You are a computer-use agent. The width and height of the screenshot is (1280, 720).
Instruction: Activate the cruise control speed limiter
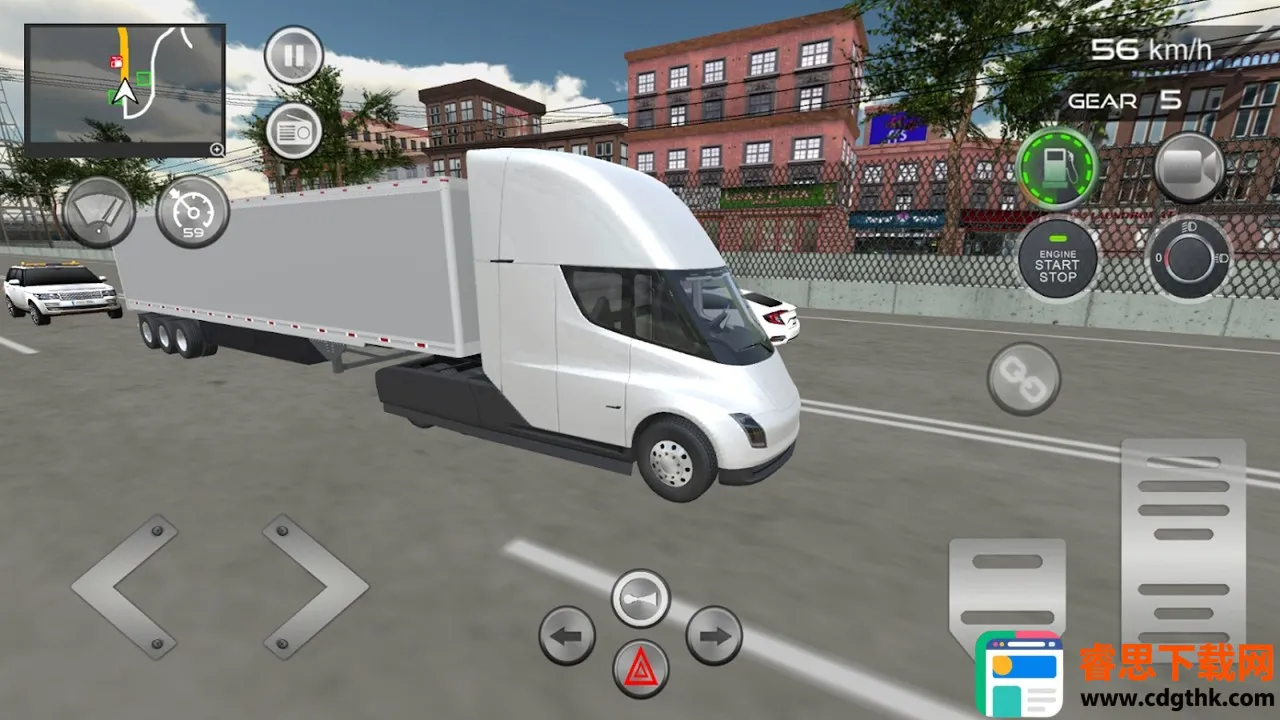coord(192,212)
